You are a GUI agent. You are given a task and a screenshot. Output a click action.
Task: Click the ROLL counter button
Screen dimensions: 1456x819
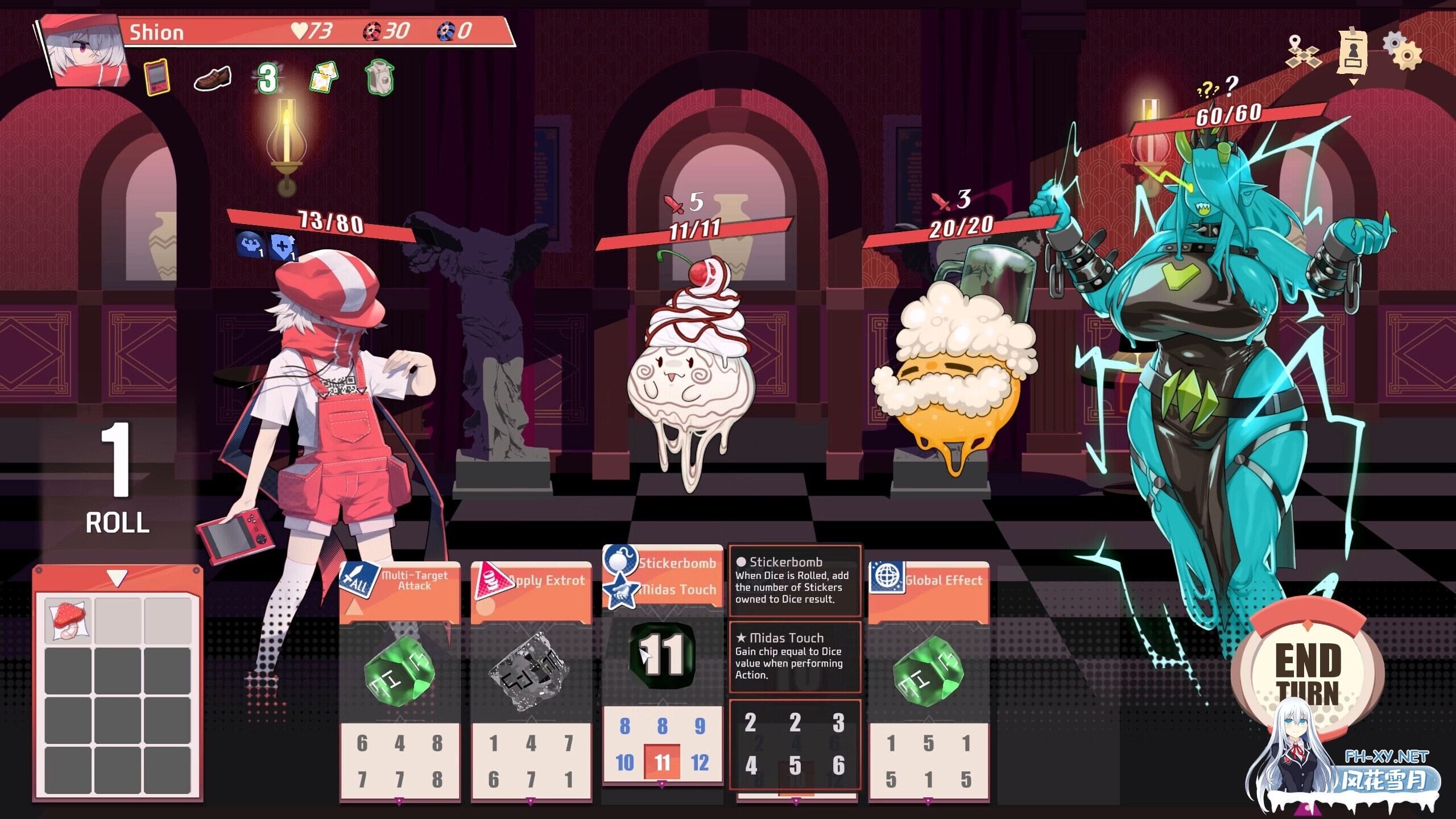(x=117, y=479)
